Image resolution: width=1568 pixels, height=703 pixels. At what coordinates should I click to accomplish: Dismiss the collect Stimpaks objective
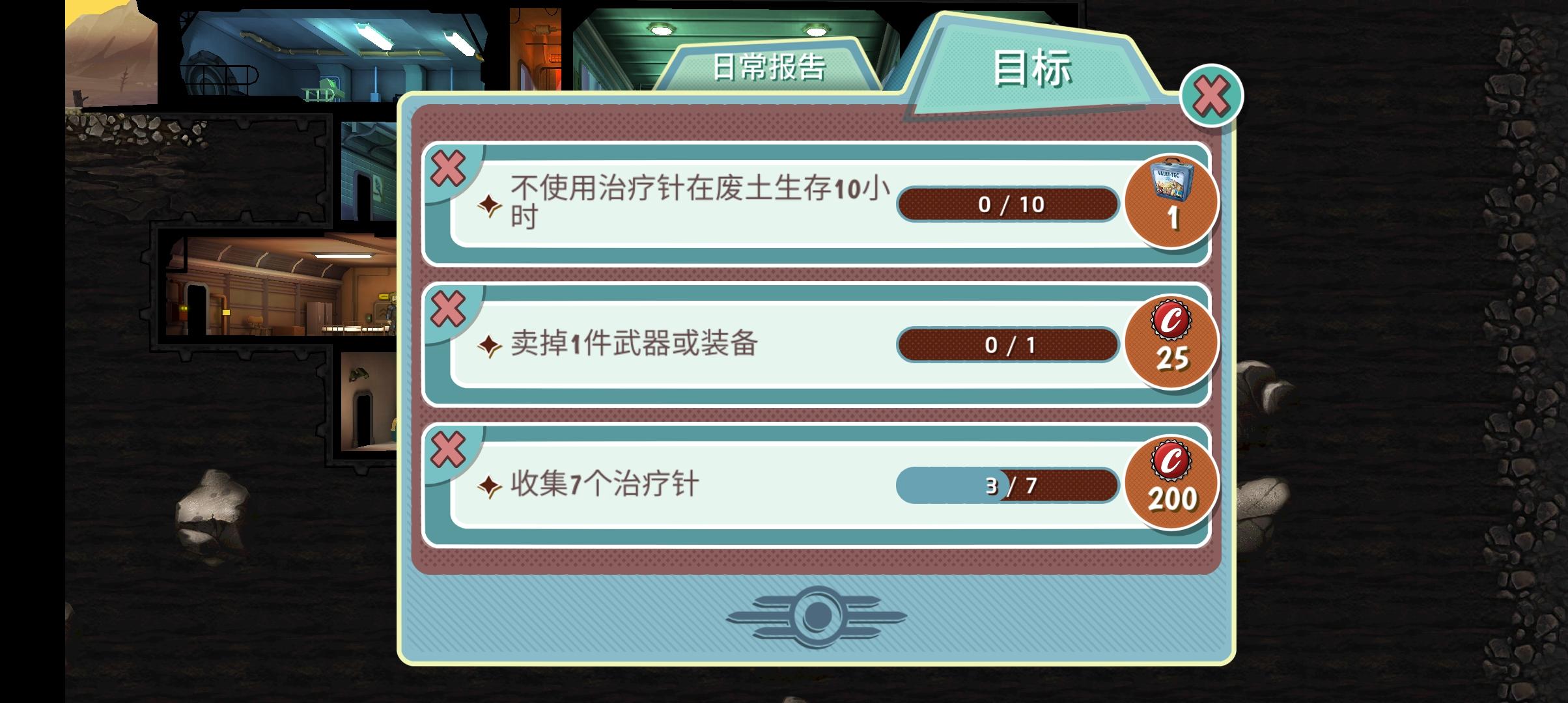tap(448, 448)
